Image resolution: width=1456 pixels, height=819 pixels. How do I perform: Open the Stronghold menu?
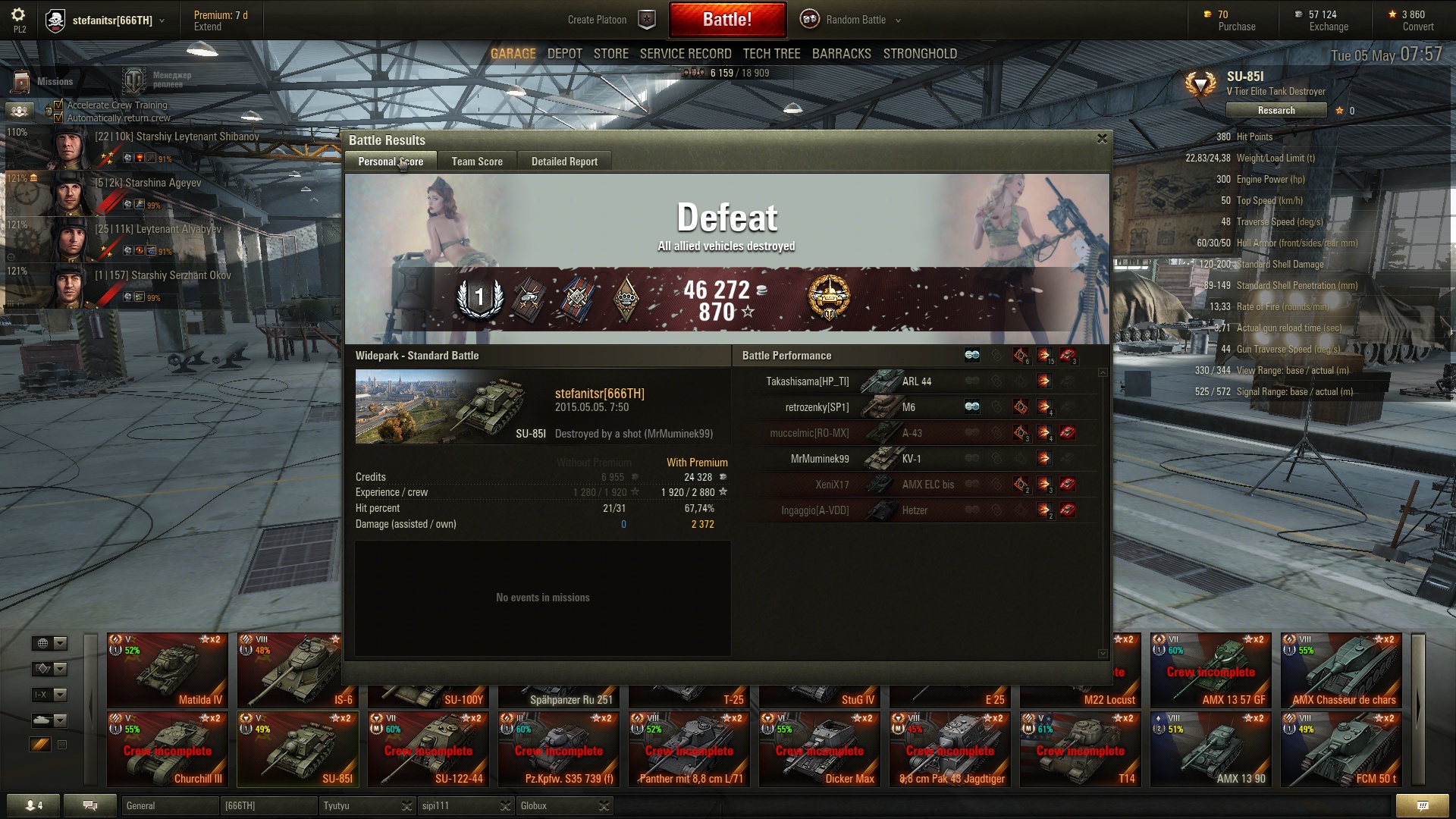point(920,54)
